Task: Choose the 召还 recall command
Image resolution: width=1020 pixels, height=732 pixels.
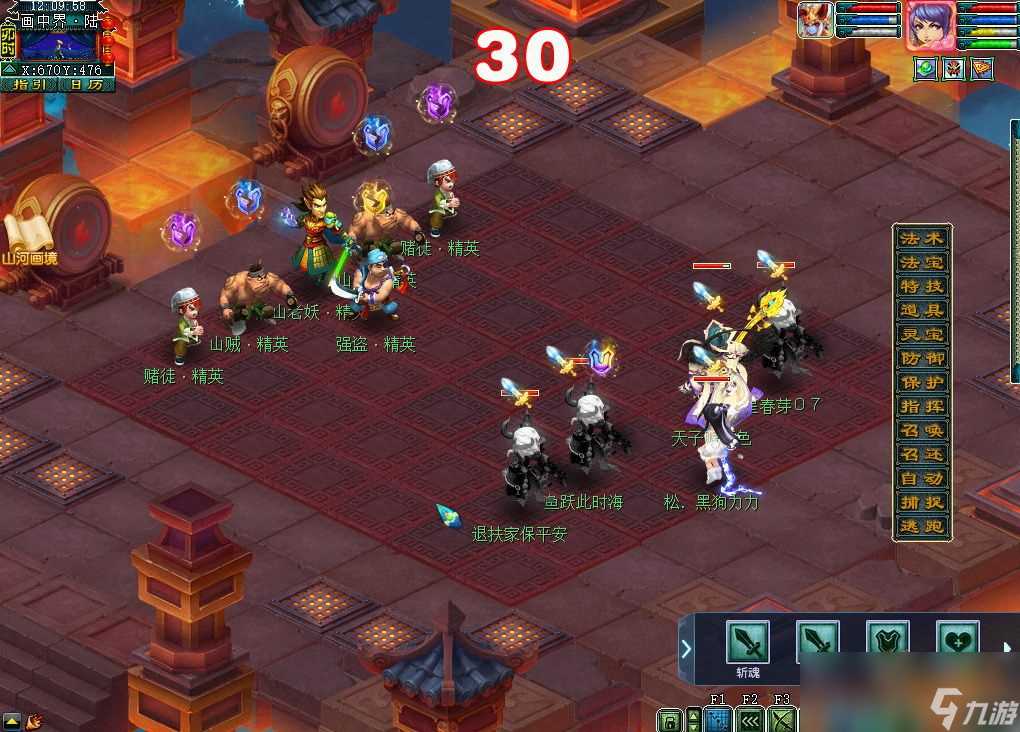Action: [921, 455]
